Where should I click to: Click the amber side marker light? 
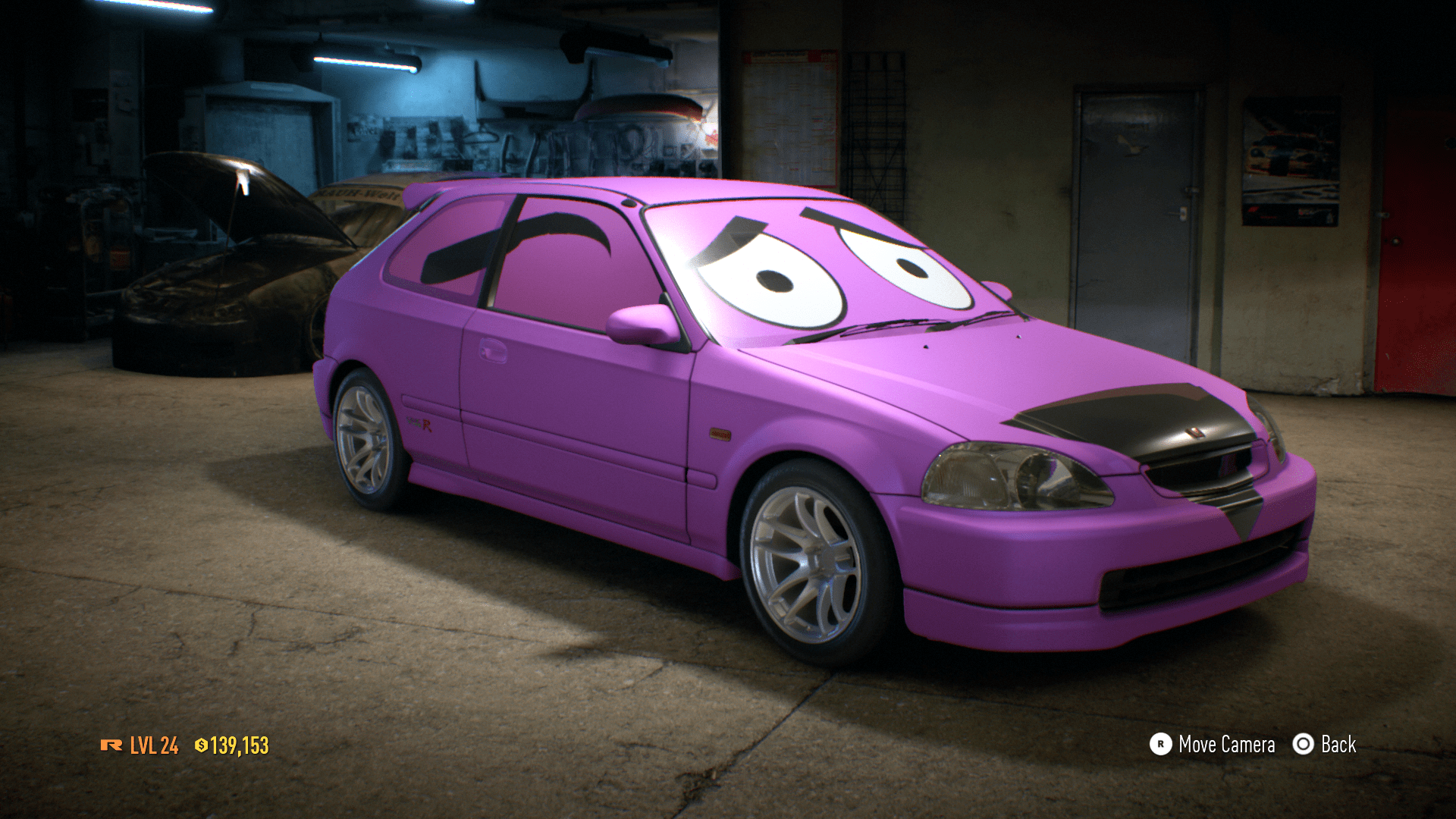[720, 434]
